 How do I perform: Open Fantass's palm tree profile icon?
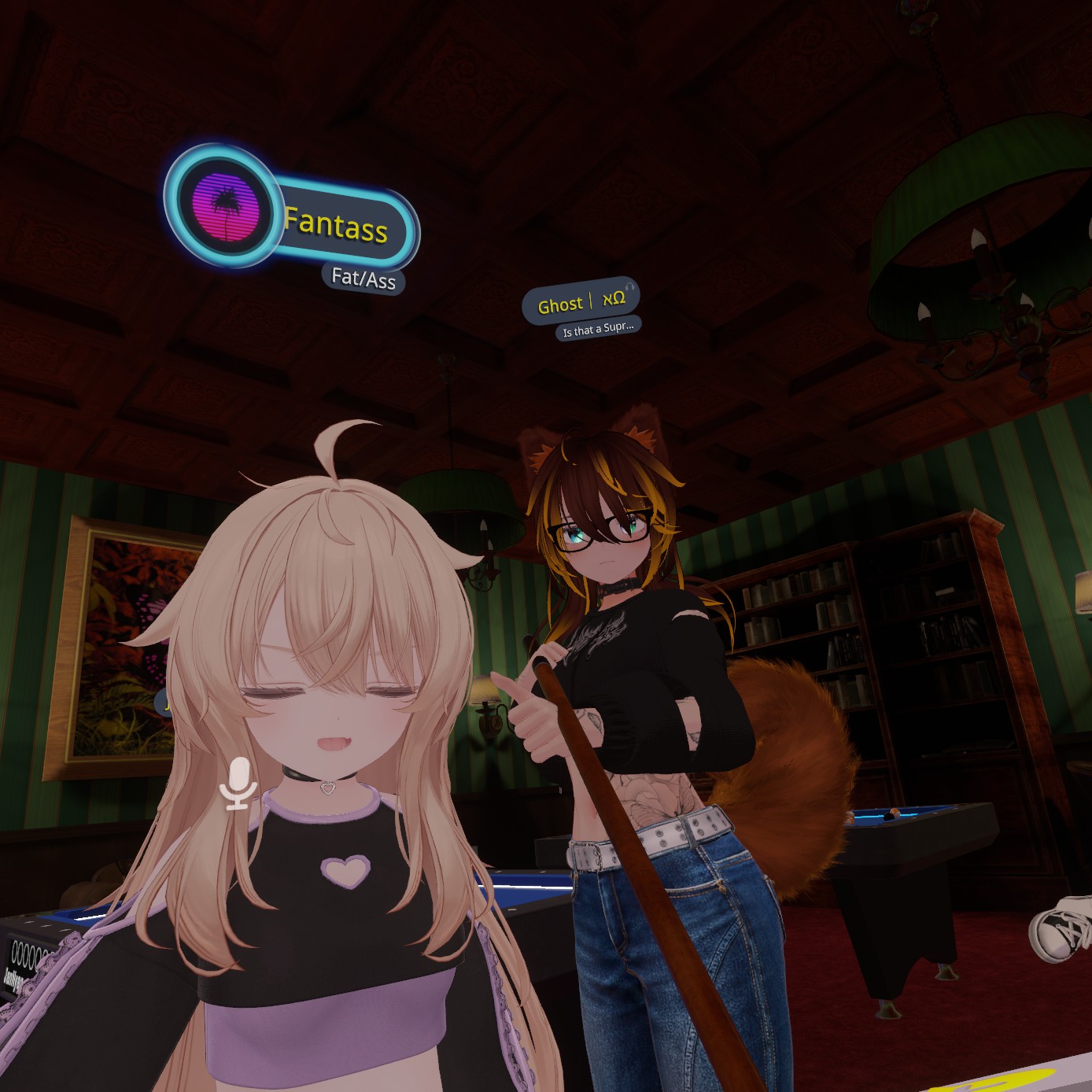point(226,205)
